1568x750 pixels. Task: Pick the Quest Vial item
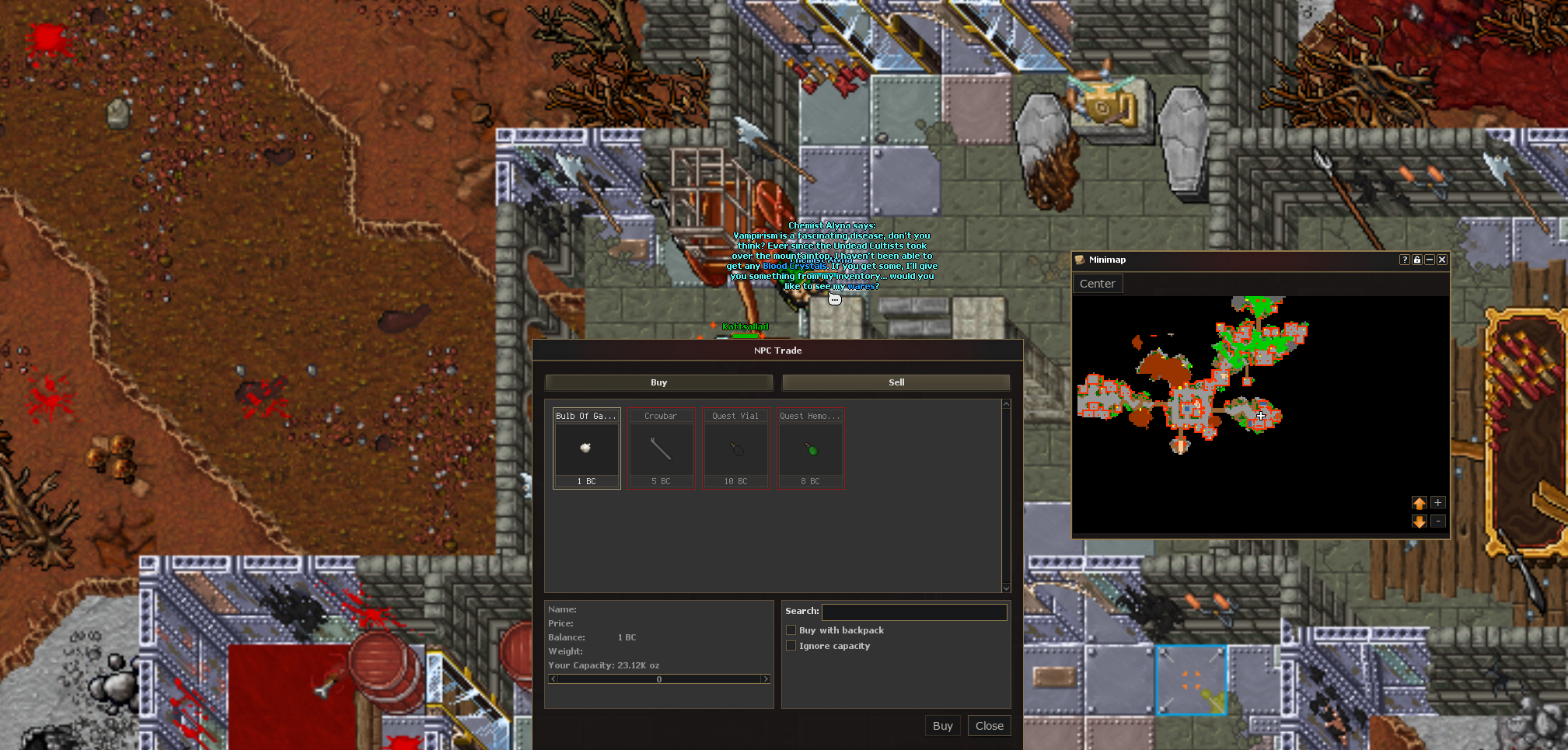click(x=735, y=448)
